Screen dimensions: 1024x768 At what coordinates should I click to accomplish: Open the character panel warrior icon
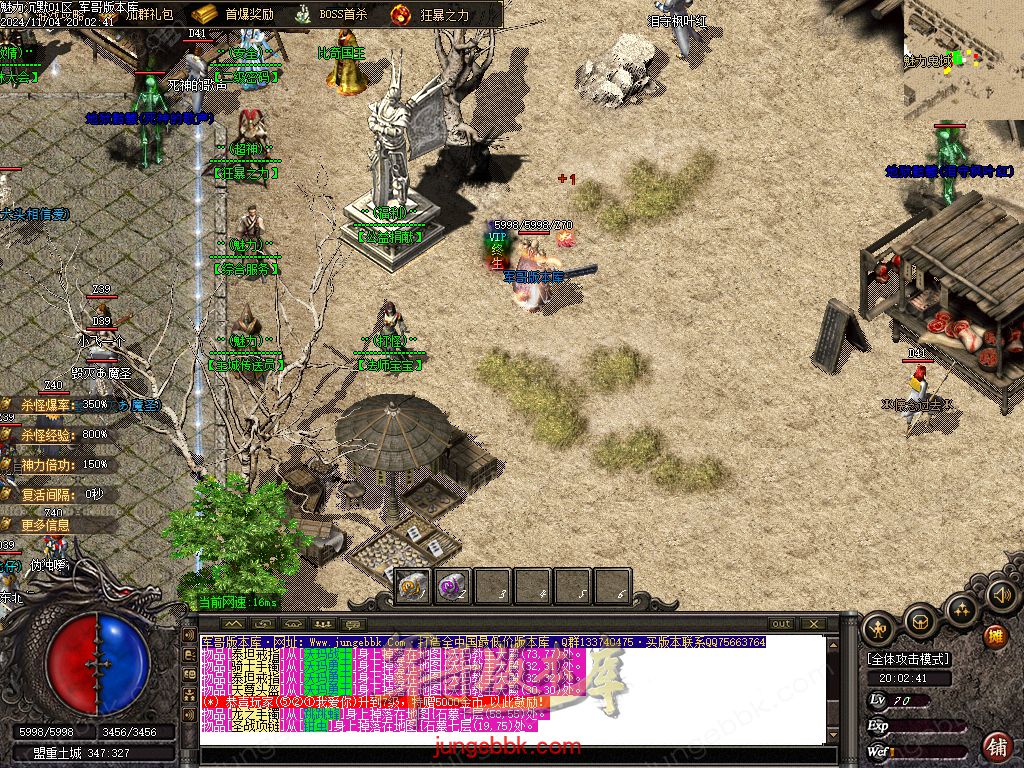(x=879, y=628)
